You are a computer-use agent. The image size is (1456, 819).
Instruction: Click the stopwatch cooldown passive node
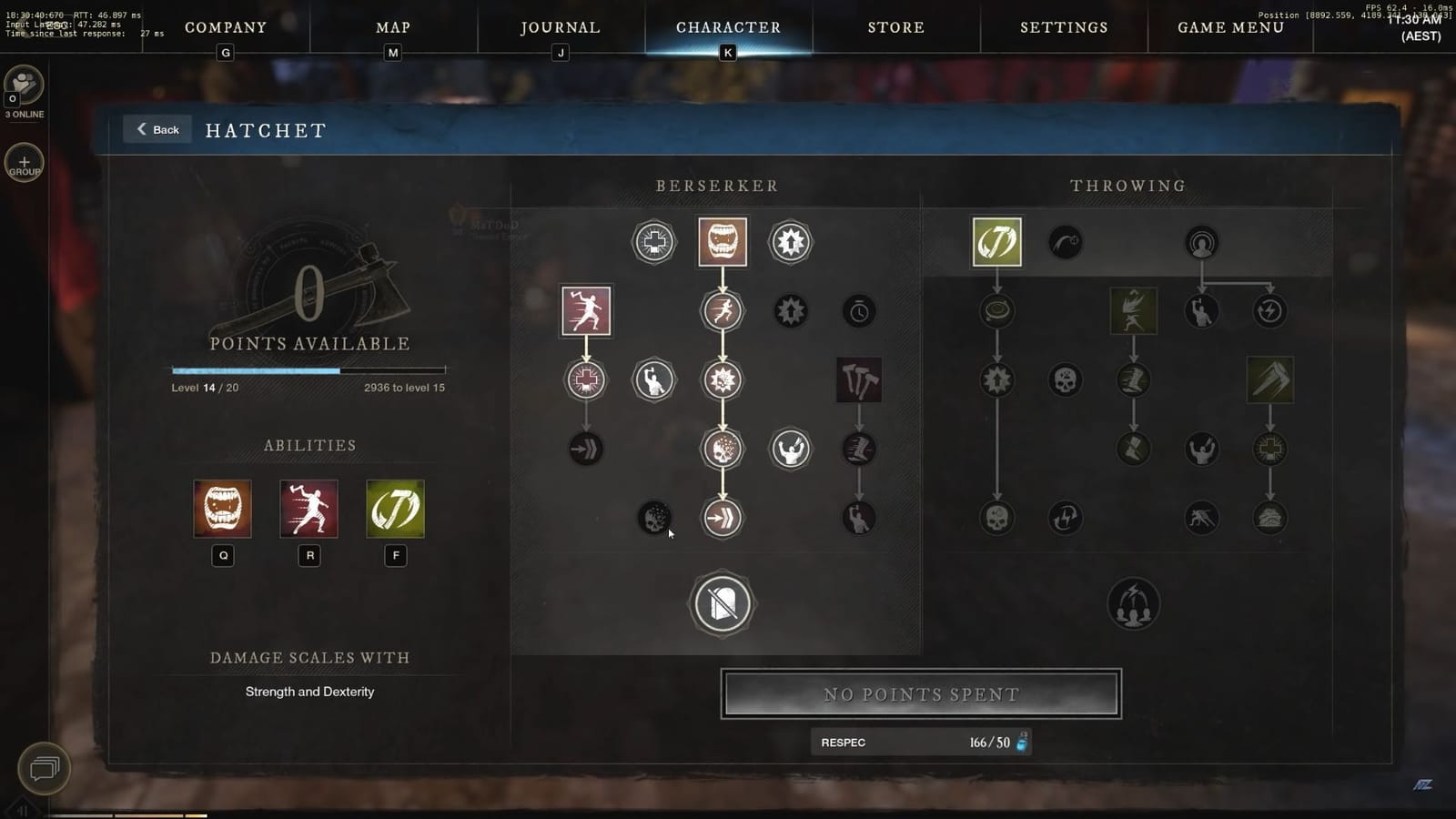point(859,310)
